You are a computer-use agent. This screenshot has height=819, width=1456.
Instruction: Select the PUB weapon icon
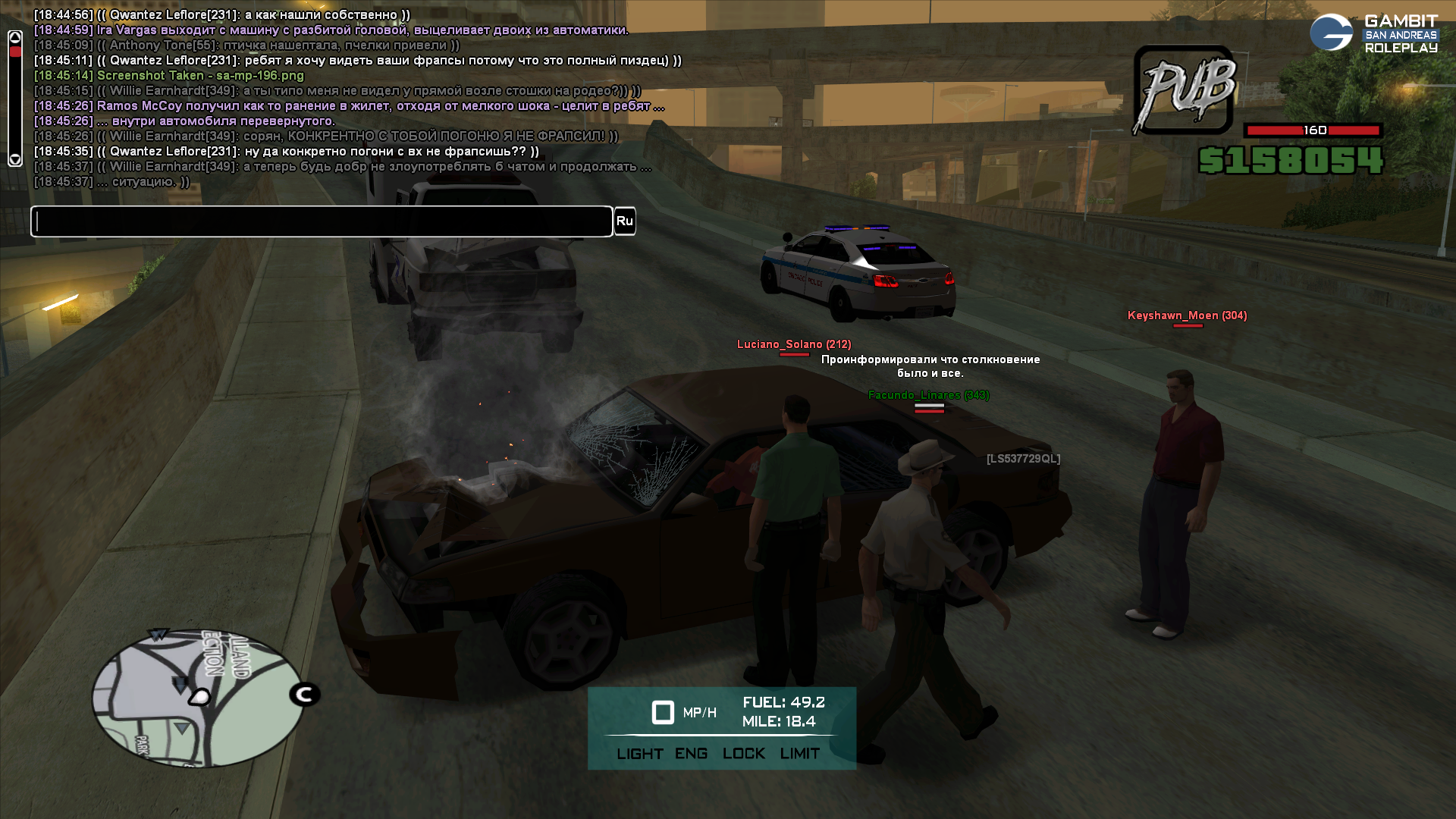(x=1185, y=91)
